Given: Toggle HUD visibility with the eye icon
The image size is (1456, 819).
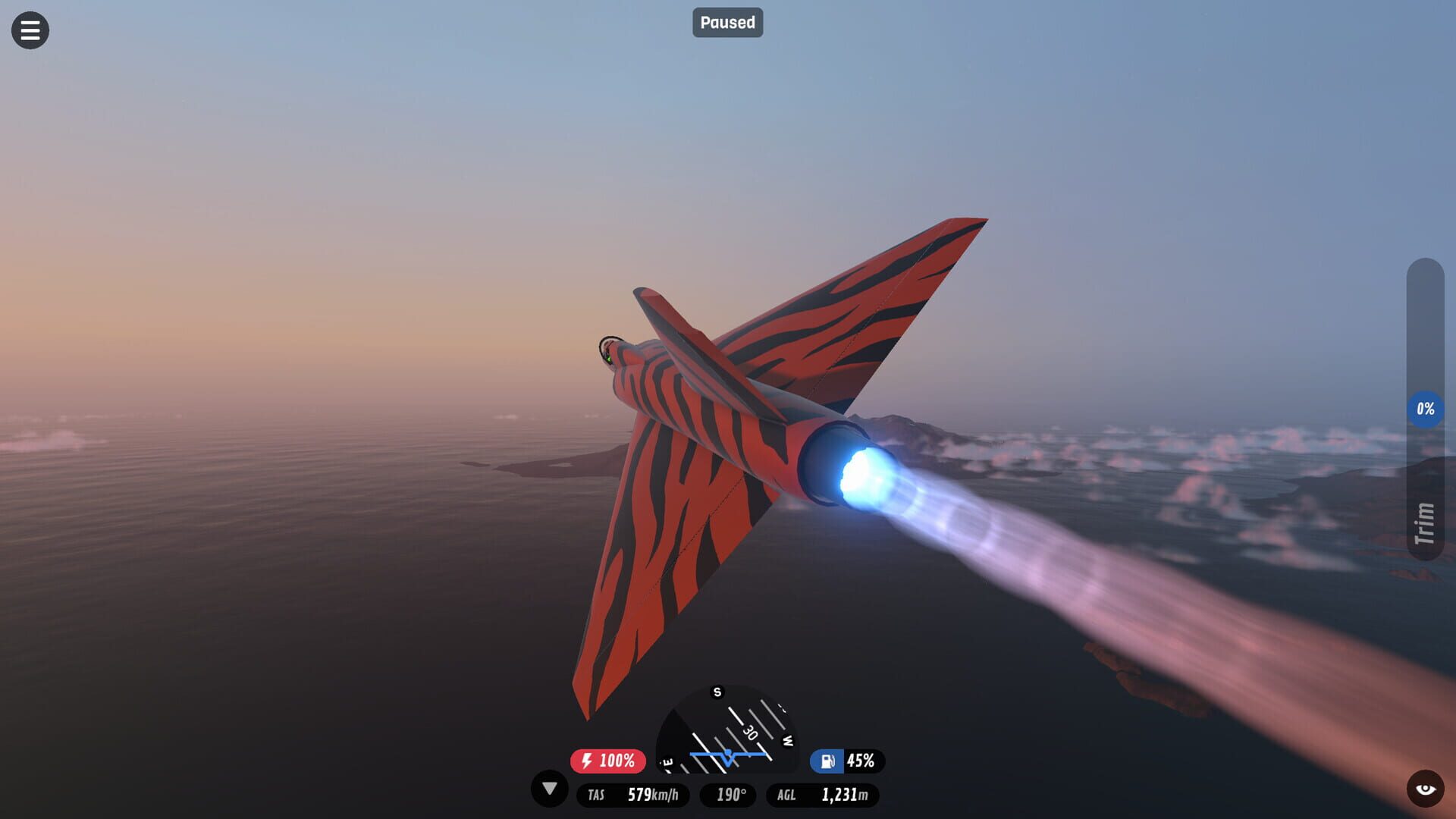Looking at the screenshot, I should (x=1426, y=789).
